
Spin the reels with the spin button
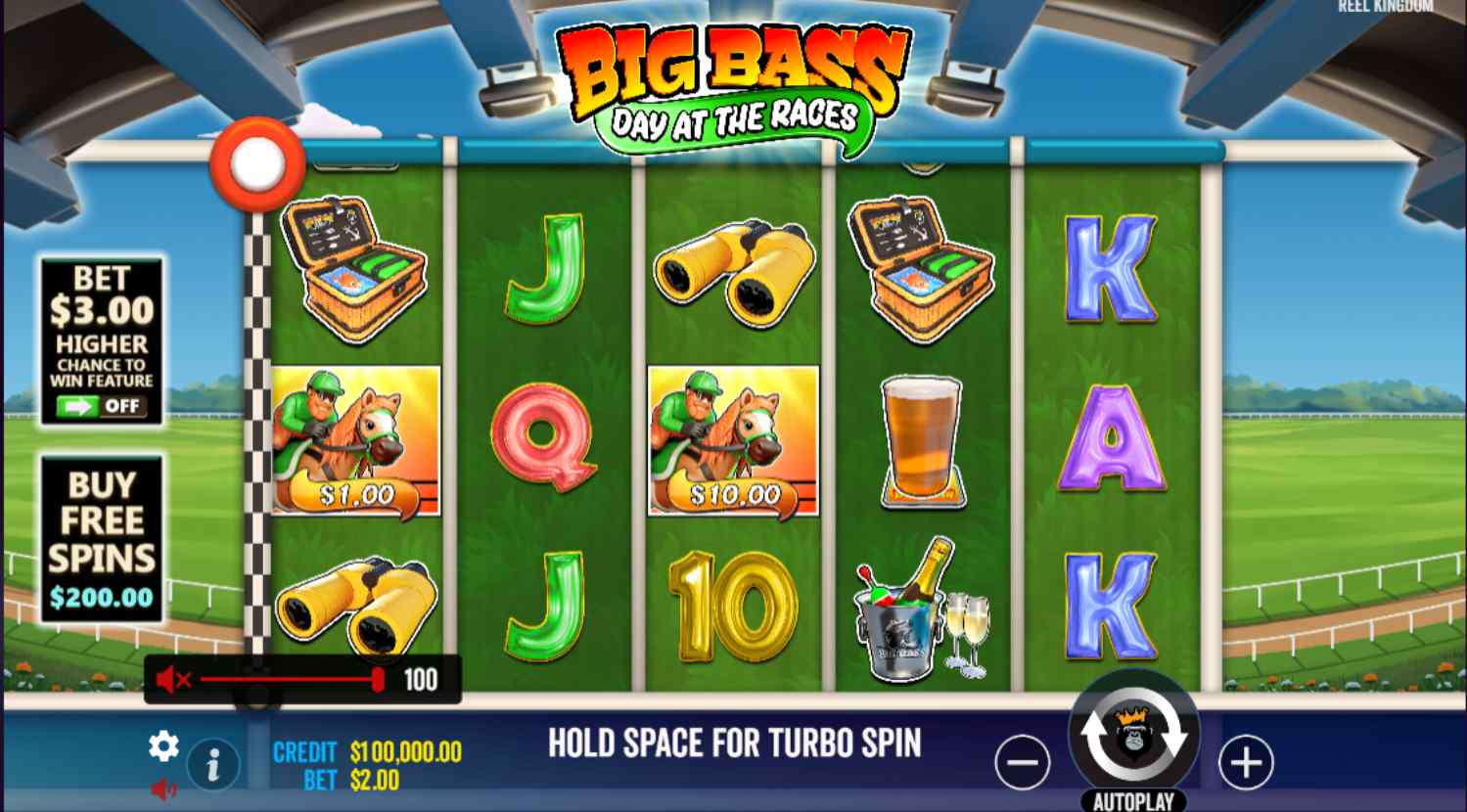1133,736
